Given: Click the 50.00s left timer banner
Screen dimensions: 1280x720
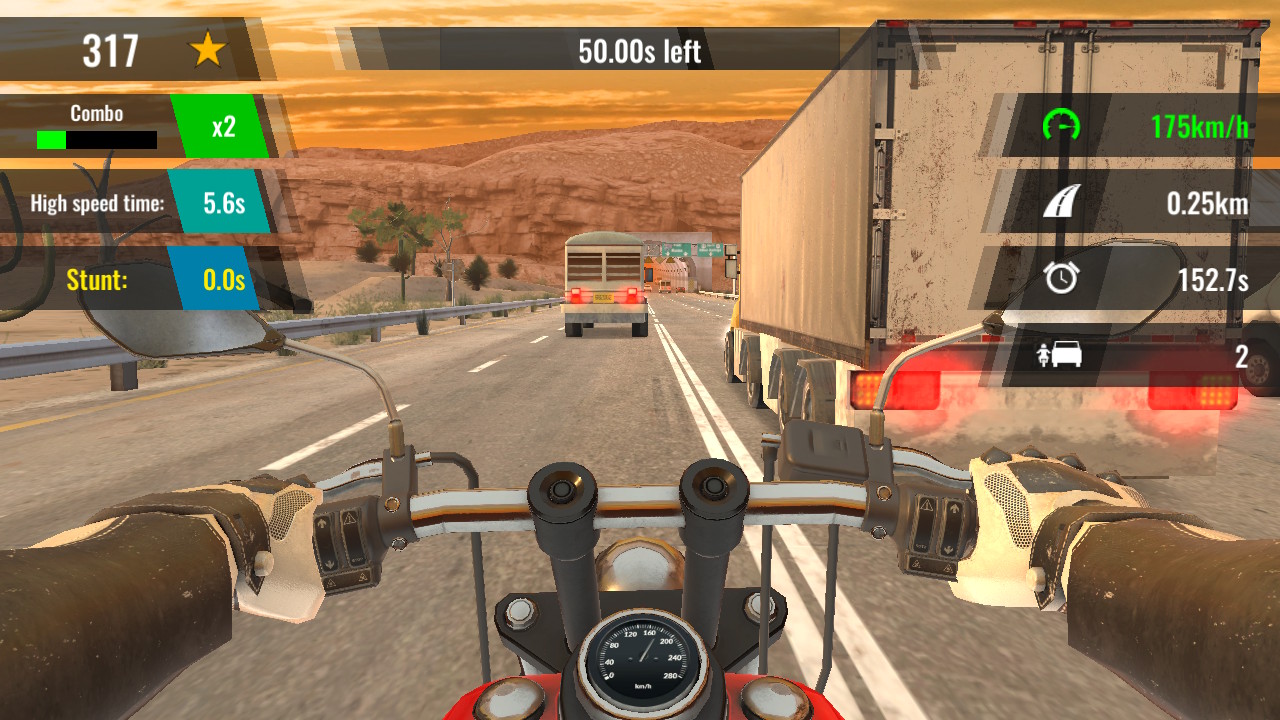Looking at the screenshot, I should click(x=640, y=48).
